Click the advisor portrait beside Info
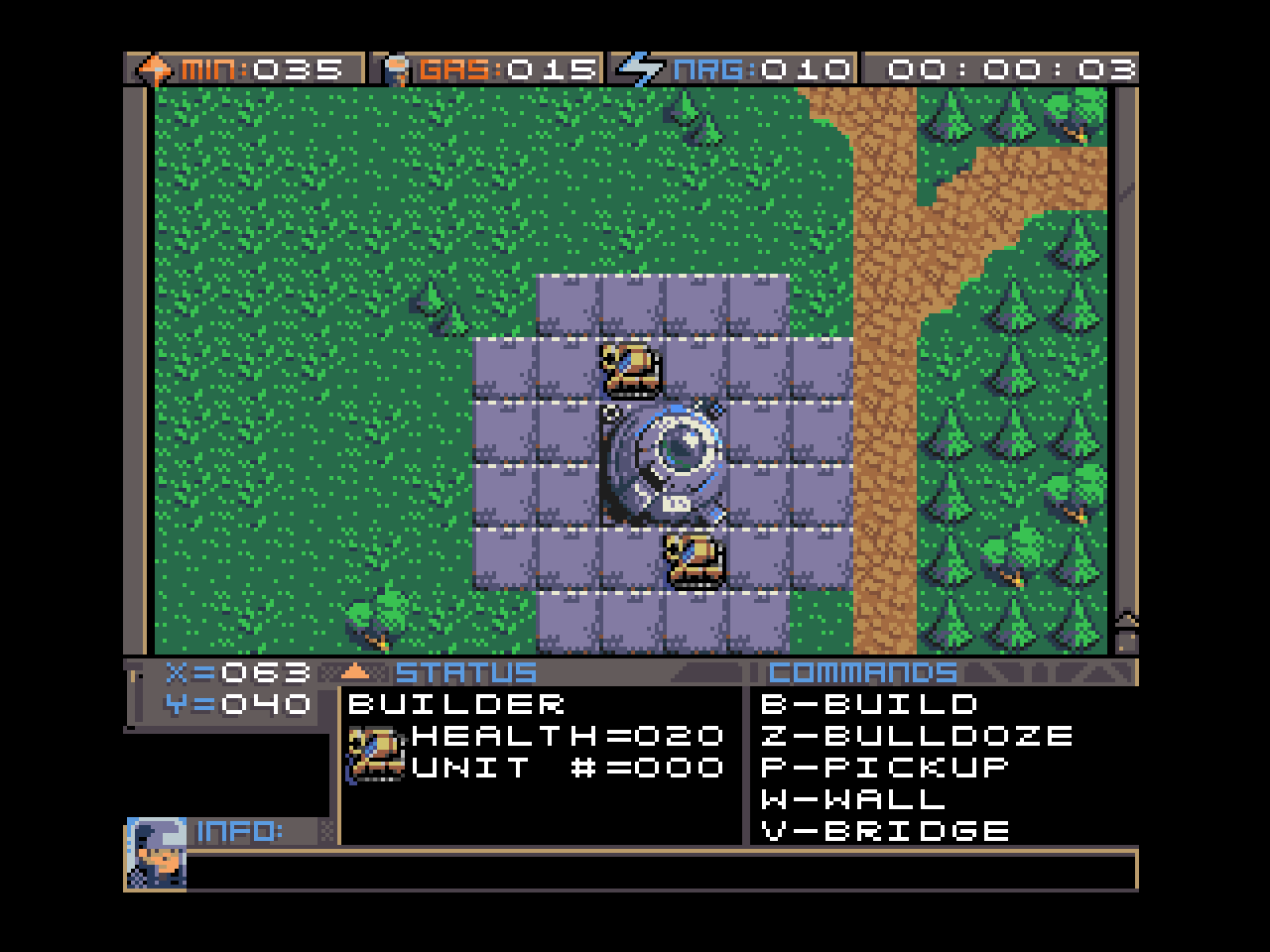 point(156,852)
